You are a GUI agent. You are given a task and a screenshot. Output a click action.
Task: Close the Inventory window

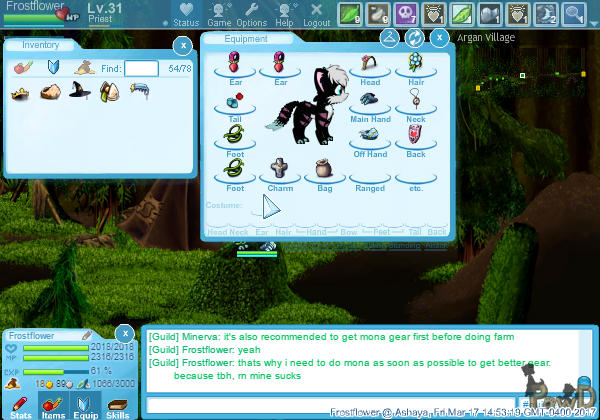(183, 45)
